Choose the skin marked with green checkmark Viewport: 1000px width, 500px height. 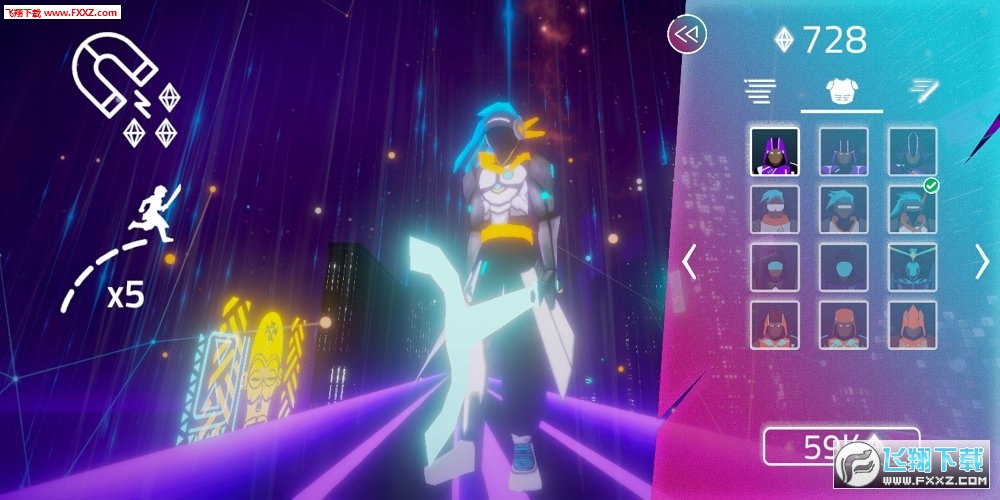click(912, 210)
